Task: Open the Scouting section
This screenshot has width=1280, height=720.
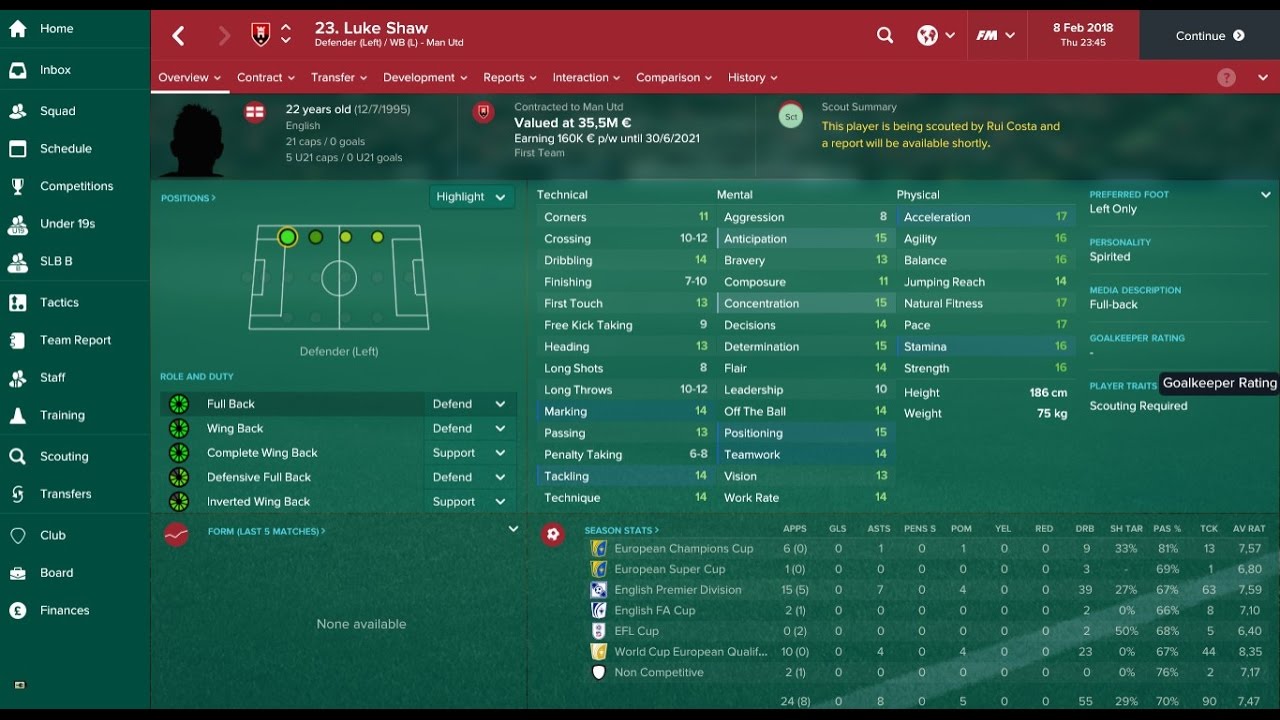Action: point(63,456)
